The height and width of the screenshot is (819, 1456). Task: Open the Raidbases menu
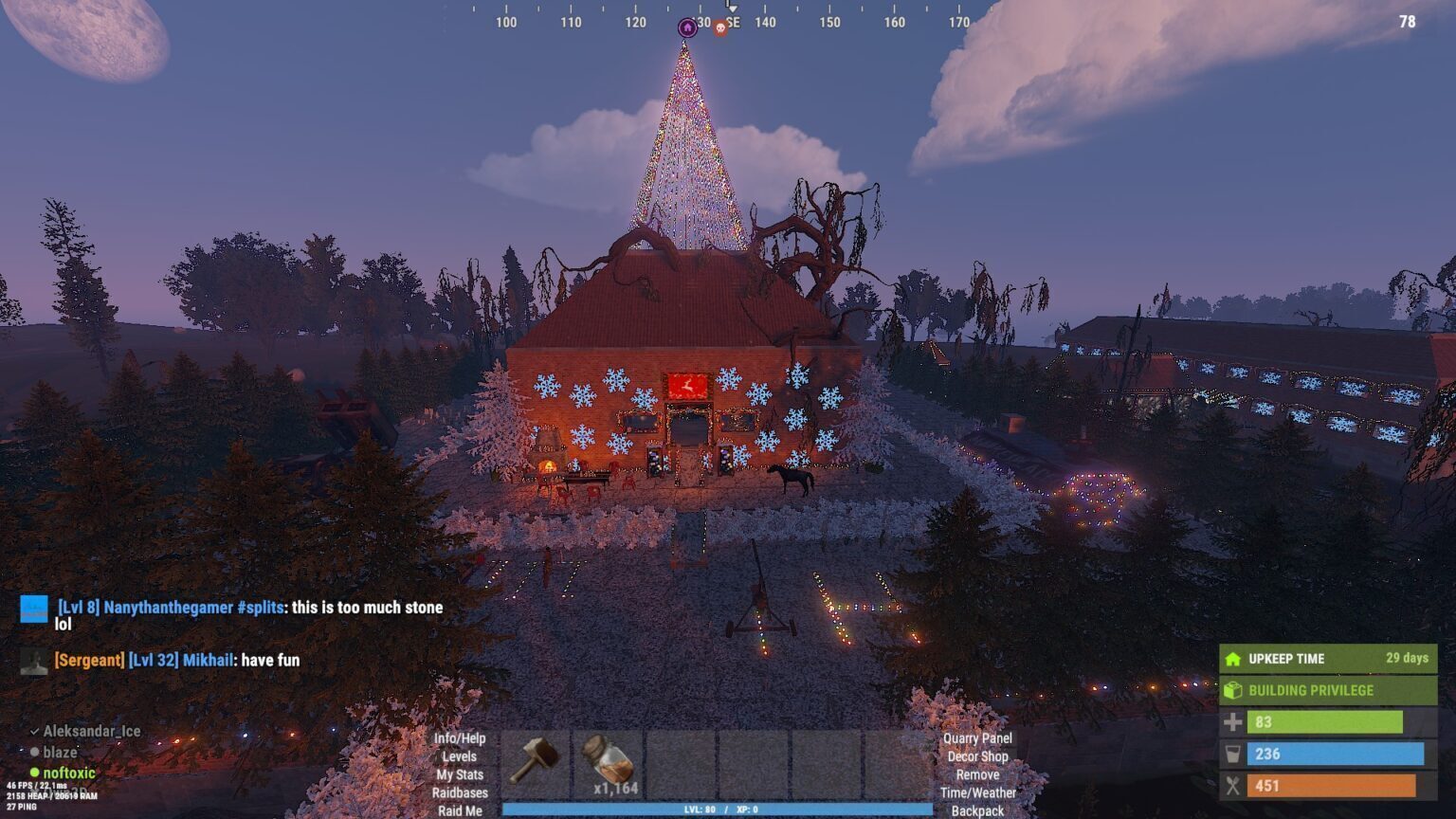(460, 792)
